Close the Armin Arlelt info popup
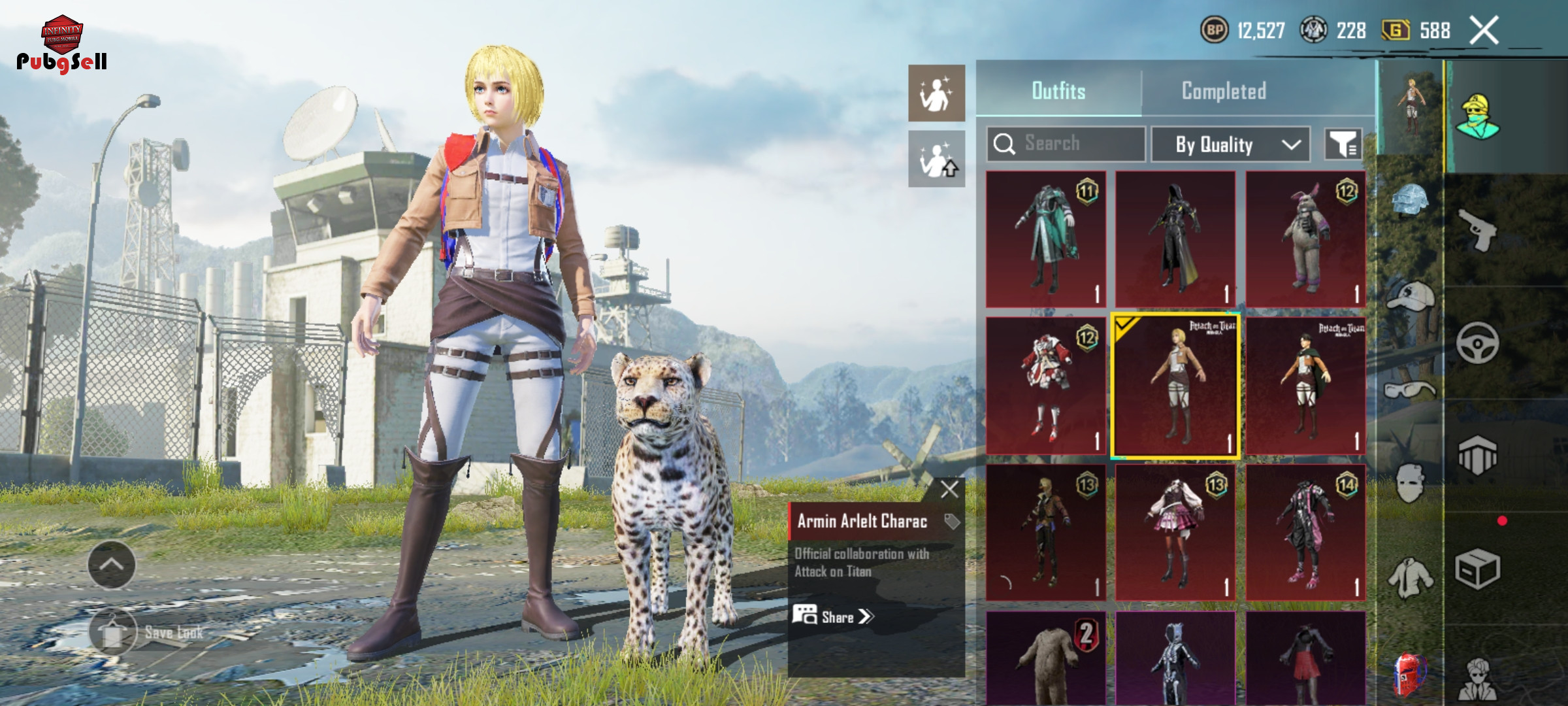Viewport: 1568px width, 706px height. click(x=949, y=490)
